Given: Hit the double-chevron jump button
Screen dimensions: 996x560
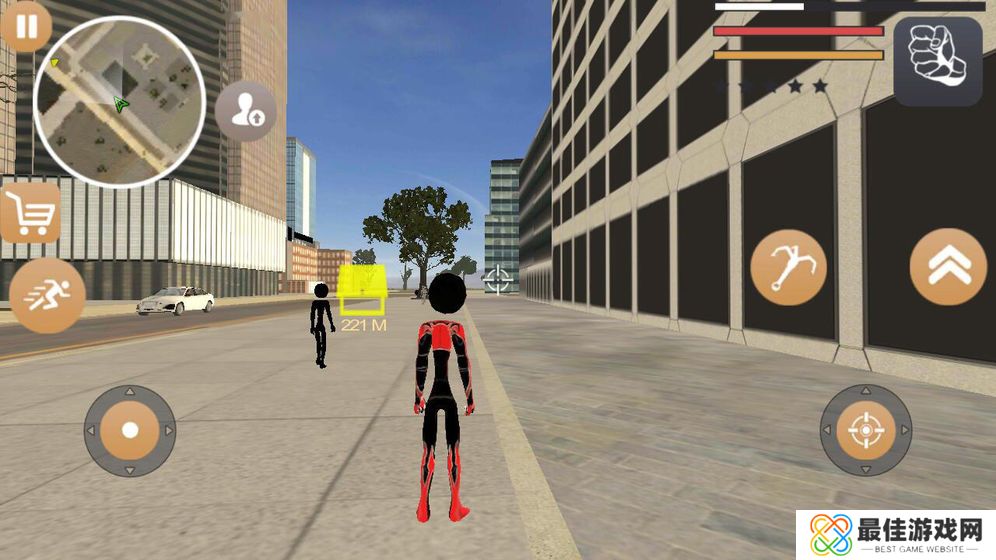Looking at the screenshot, I should click(947, 267).
